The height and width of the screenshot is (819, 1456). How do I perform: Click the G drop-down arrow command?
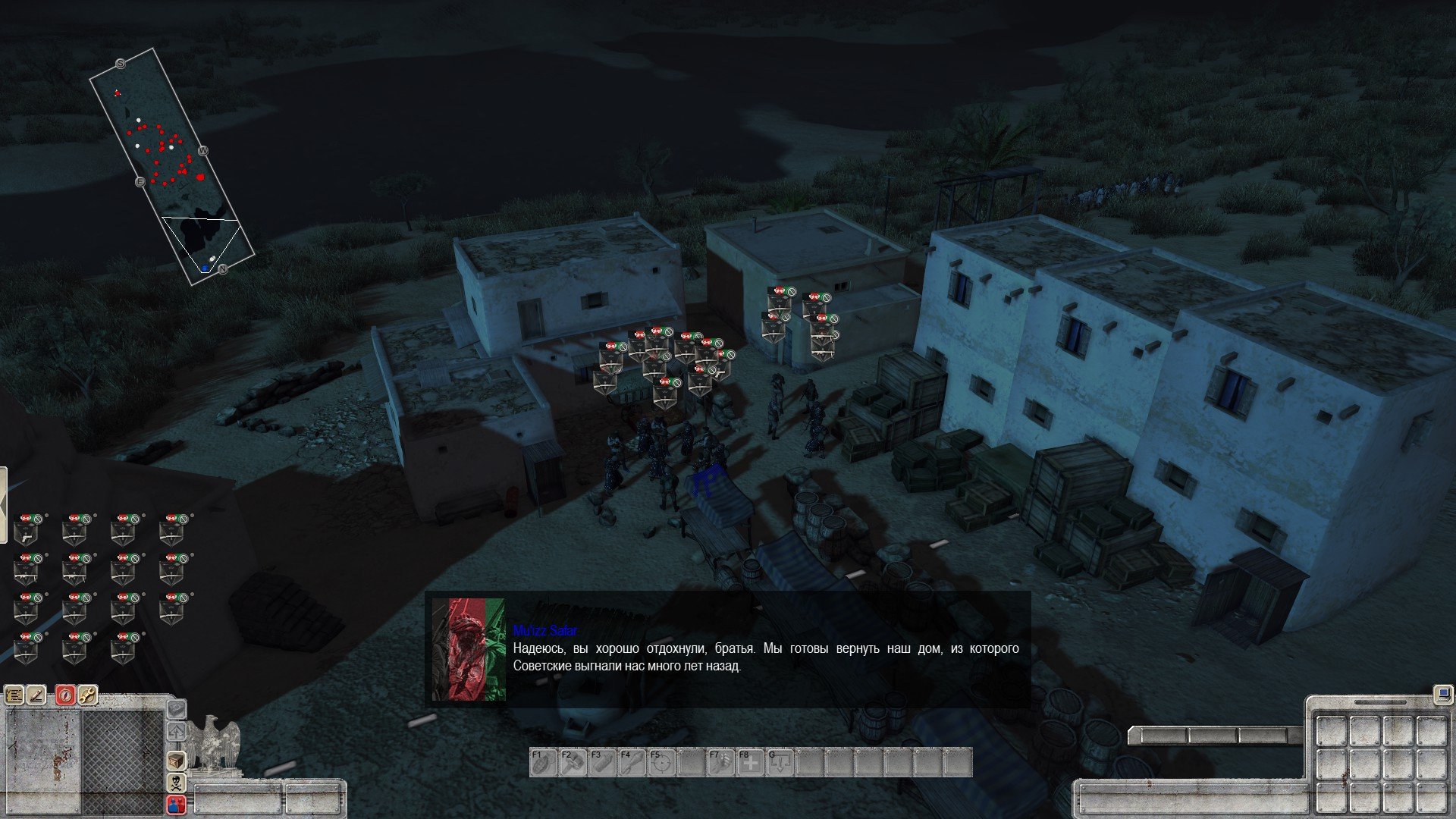[780, 762]
